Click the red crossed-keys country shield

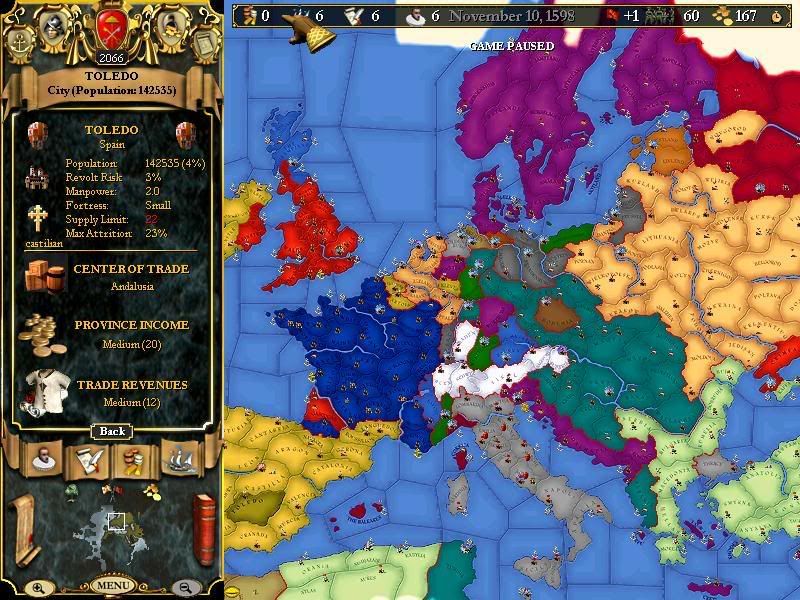(x=110, y=26)
